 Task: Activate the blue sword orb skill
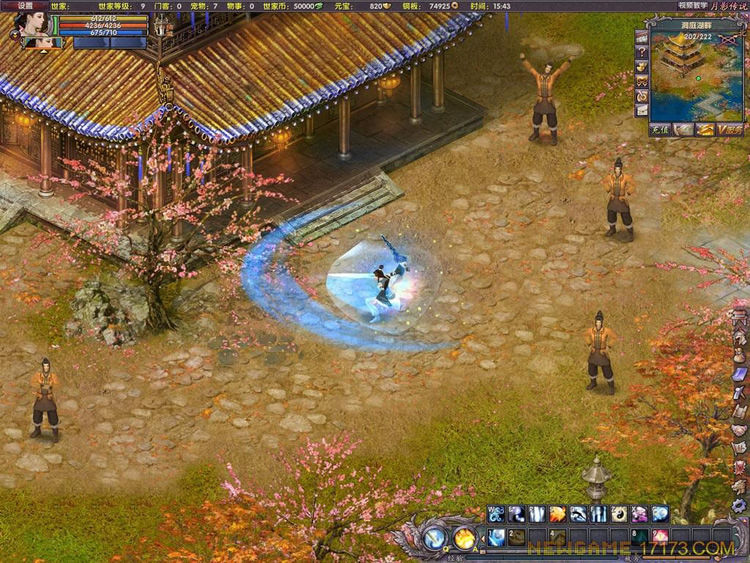point(435,538)
